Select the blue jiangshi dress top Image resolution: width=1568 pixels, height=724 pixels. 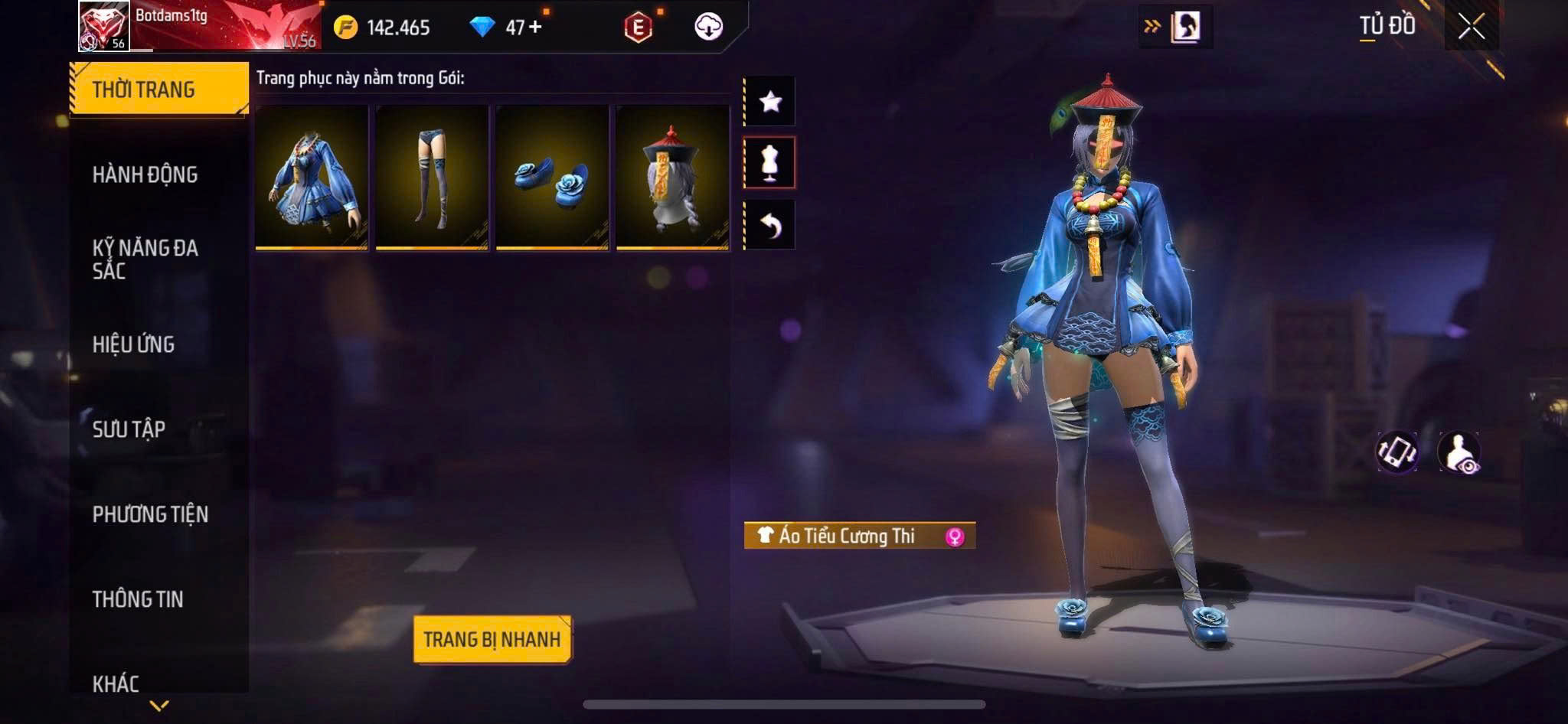tap(312, 178)
